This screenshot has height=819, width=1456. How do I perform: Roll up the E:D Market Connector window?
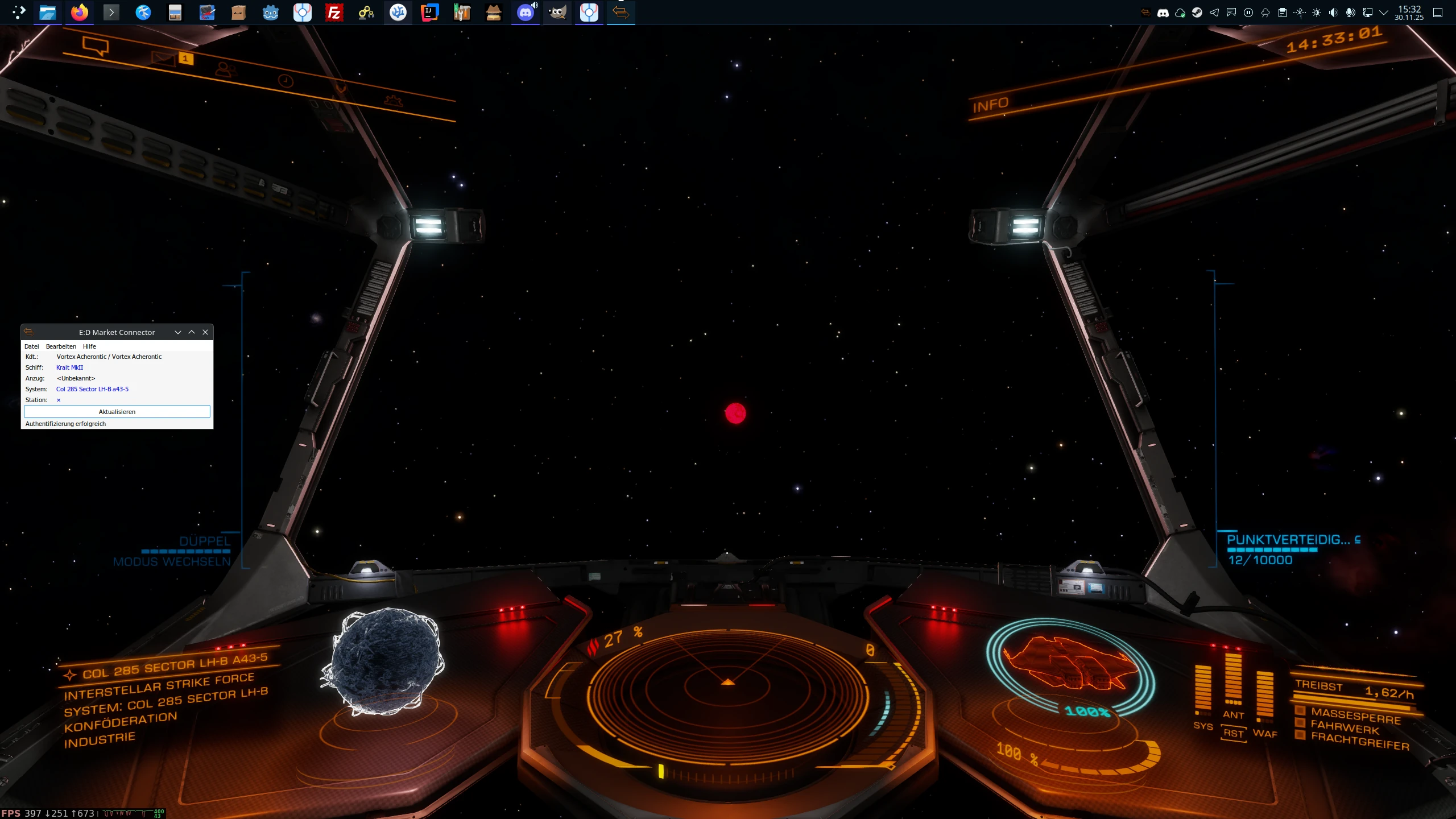click(x=192, y=332)
